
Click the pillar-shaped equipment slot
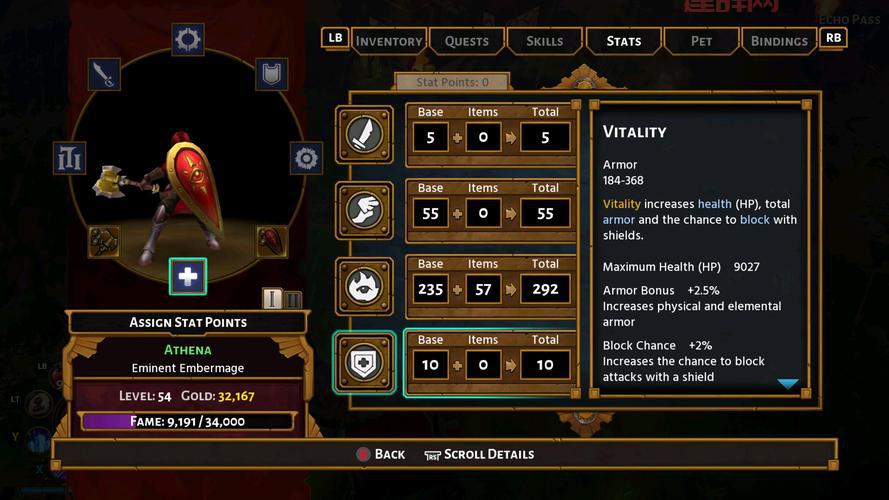tap(70, 157)
